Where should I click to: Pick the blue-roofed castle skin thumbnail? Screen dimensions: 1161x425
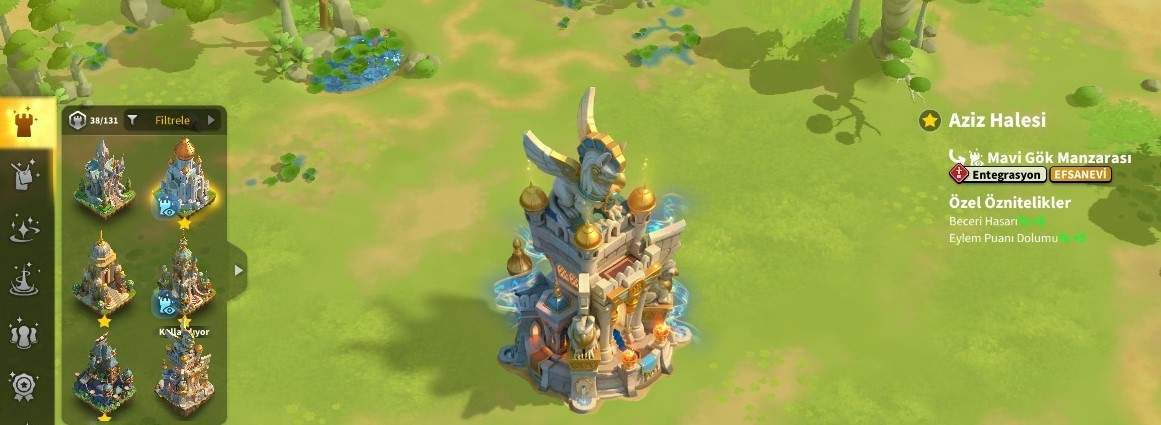point(104,368)
